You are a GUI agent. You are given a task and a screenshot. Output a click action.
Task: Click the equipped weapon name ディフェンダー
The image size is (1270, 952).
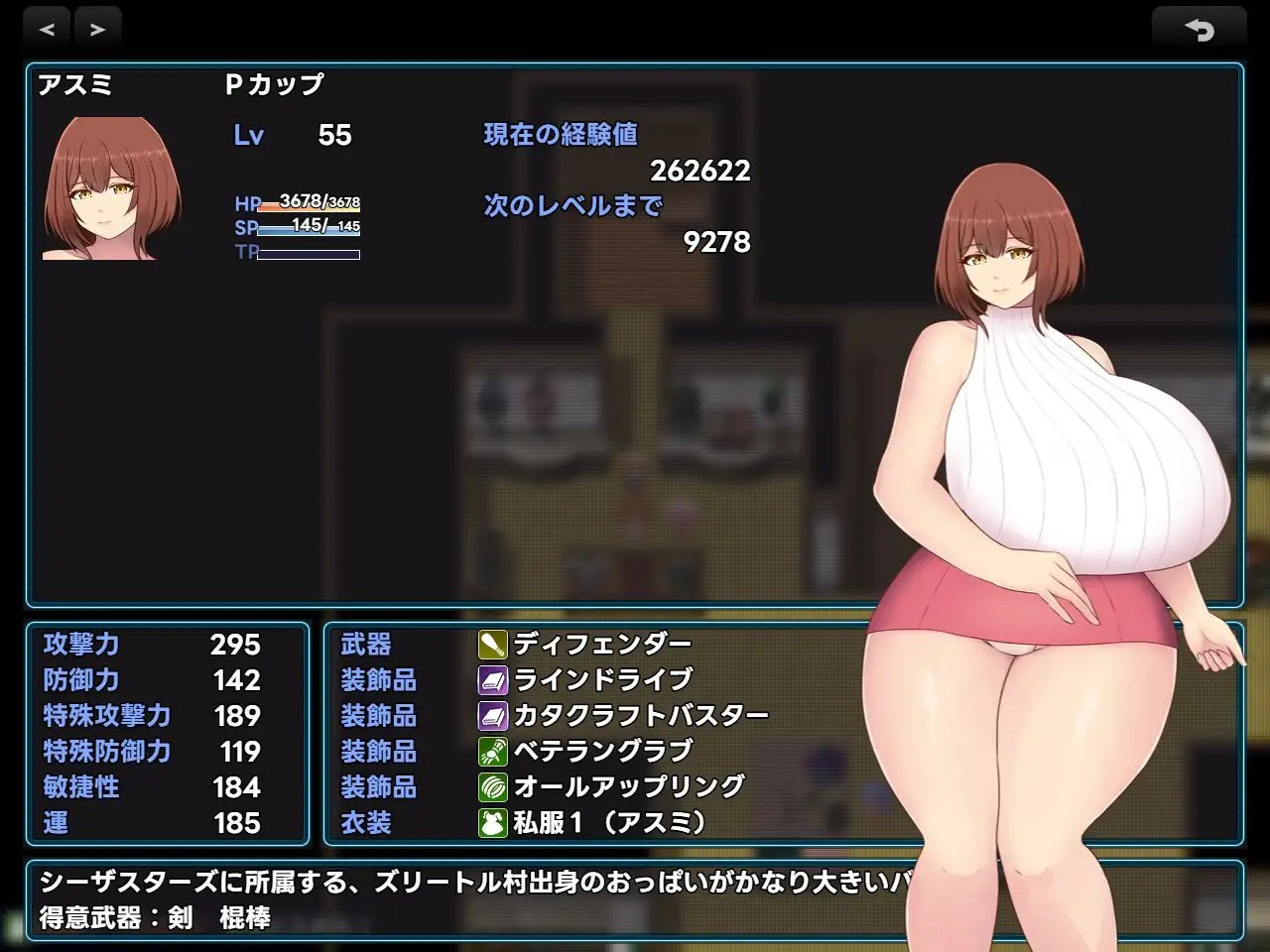click(600, 643)
